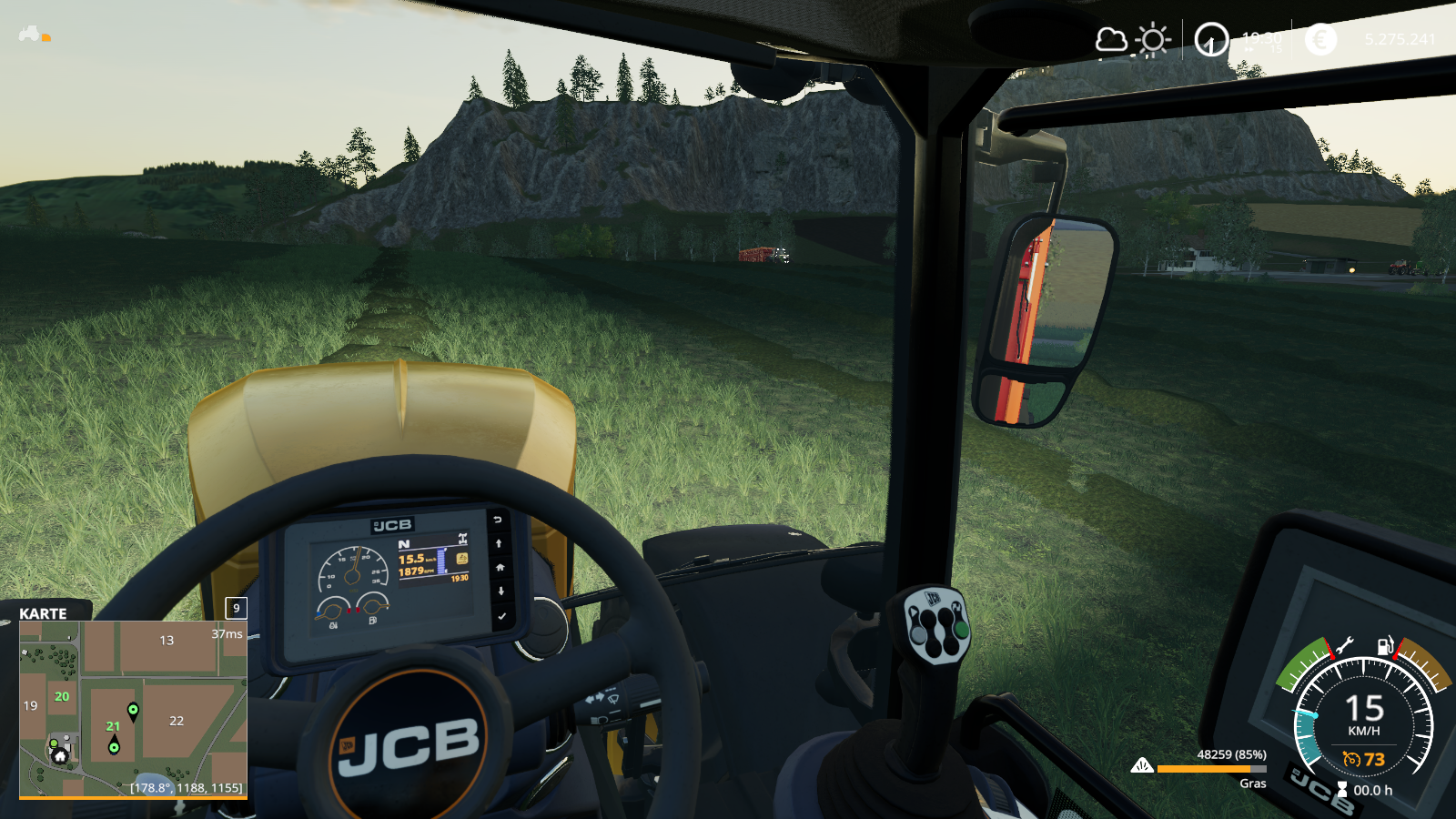1456x819 pixels.
Task: Toggle the cruise control speed icon
Action: coord(1352,759)
